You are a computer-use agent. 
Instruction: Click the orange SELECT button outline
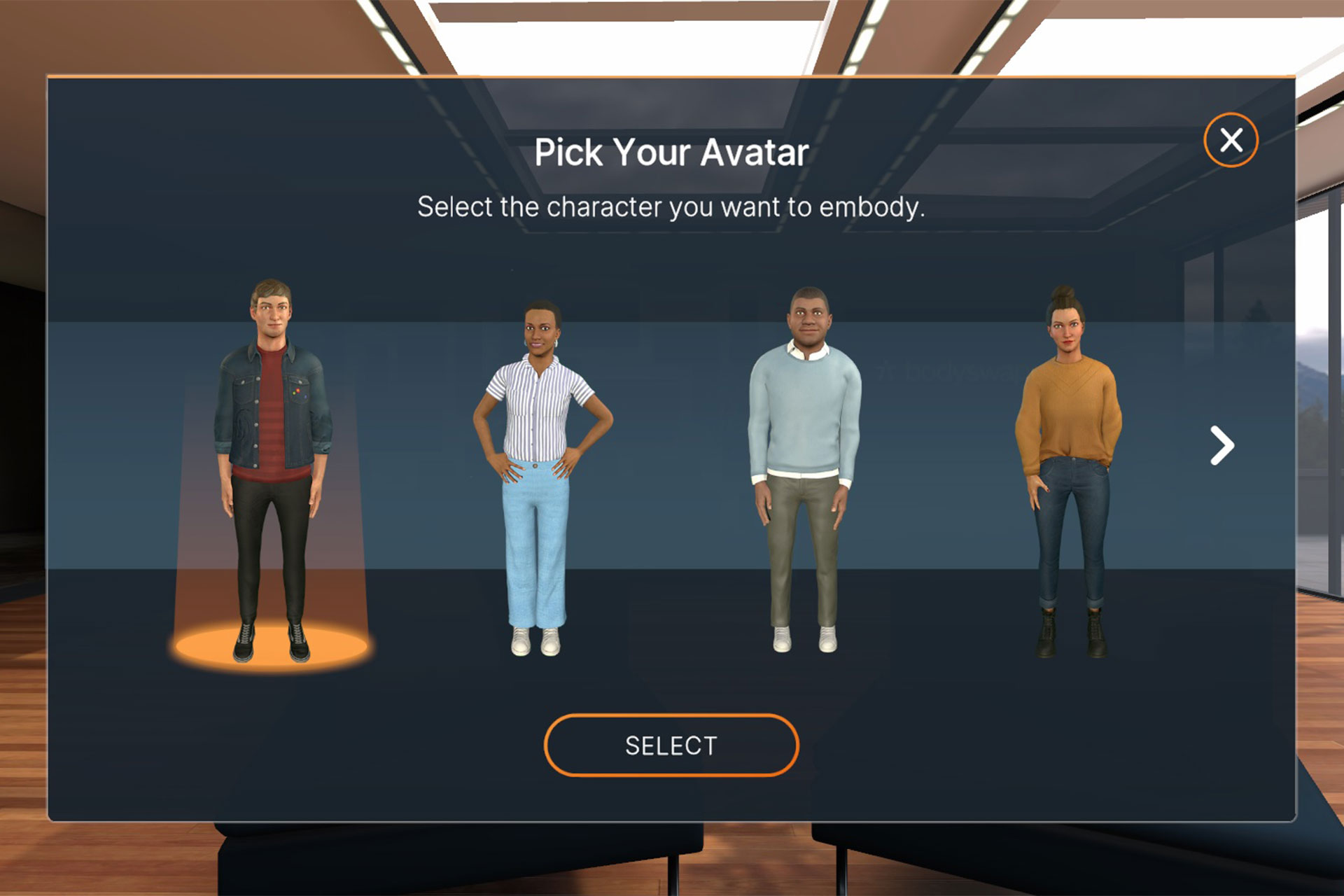pos(671,745)
